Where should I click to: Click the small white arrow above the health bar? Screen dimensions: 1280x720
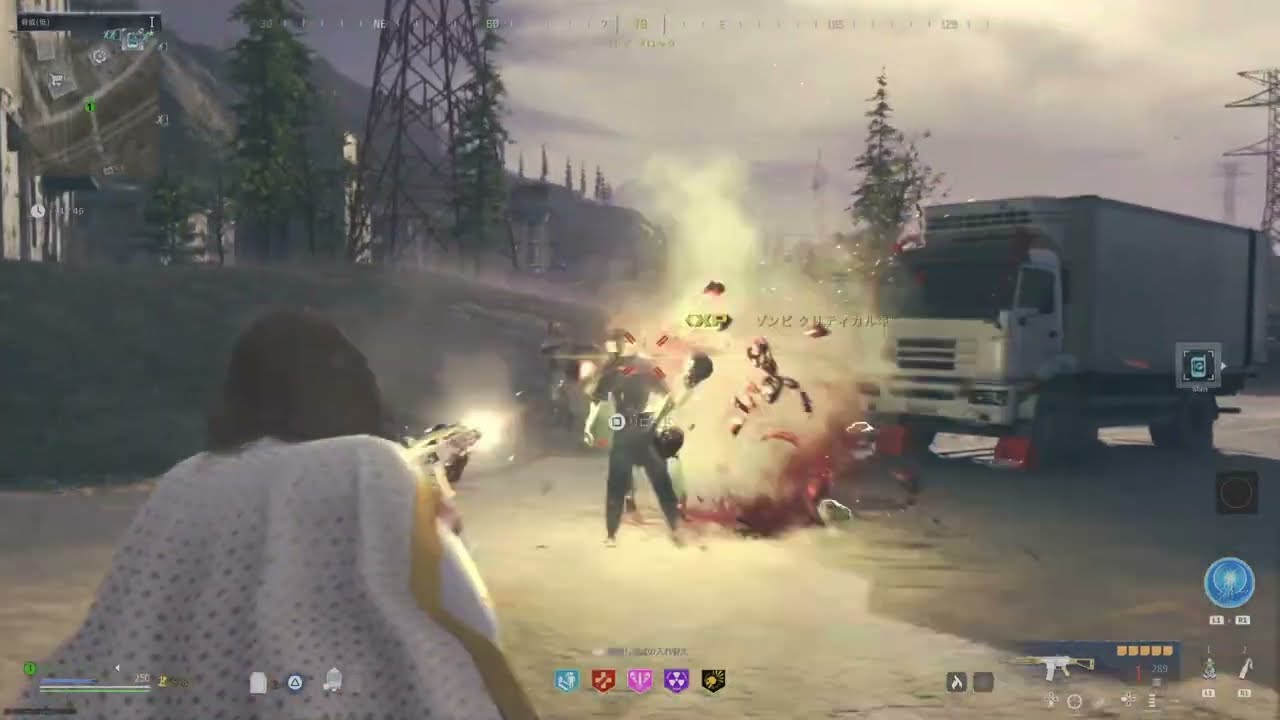(118, 667)
